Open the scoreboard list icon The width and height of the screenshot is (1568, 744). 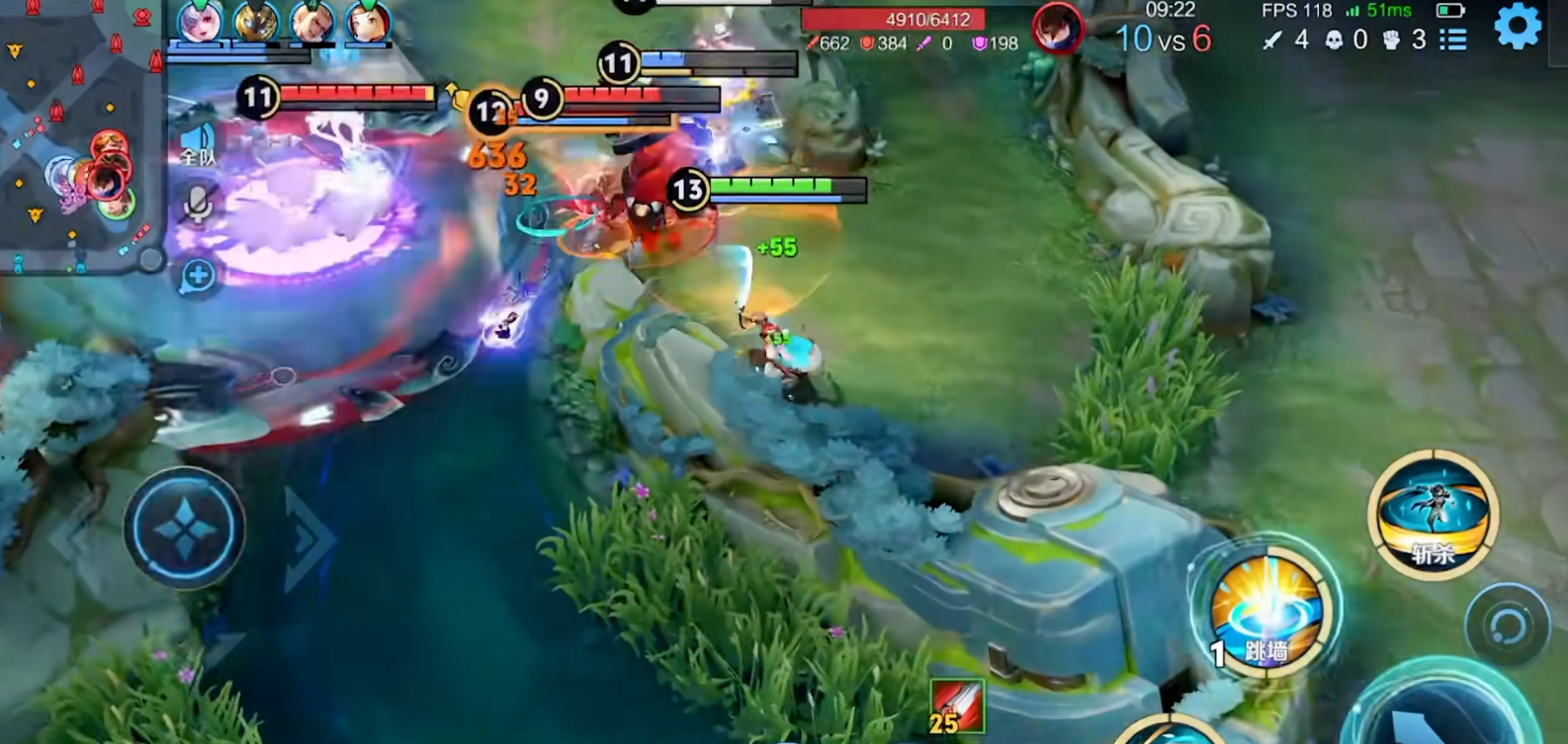(1453, 40)
